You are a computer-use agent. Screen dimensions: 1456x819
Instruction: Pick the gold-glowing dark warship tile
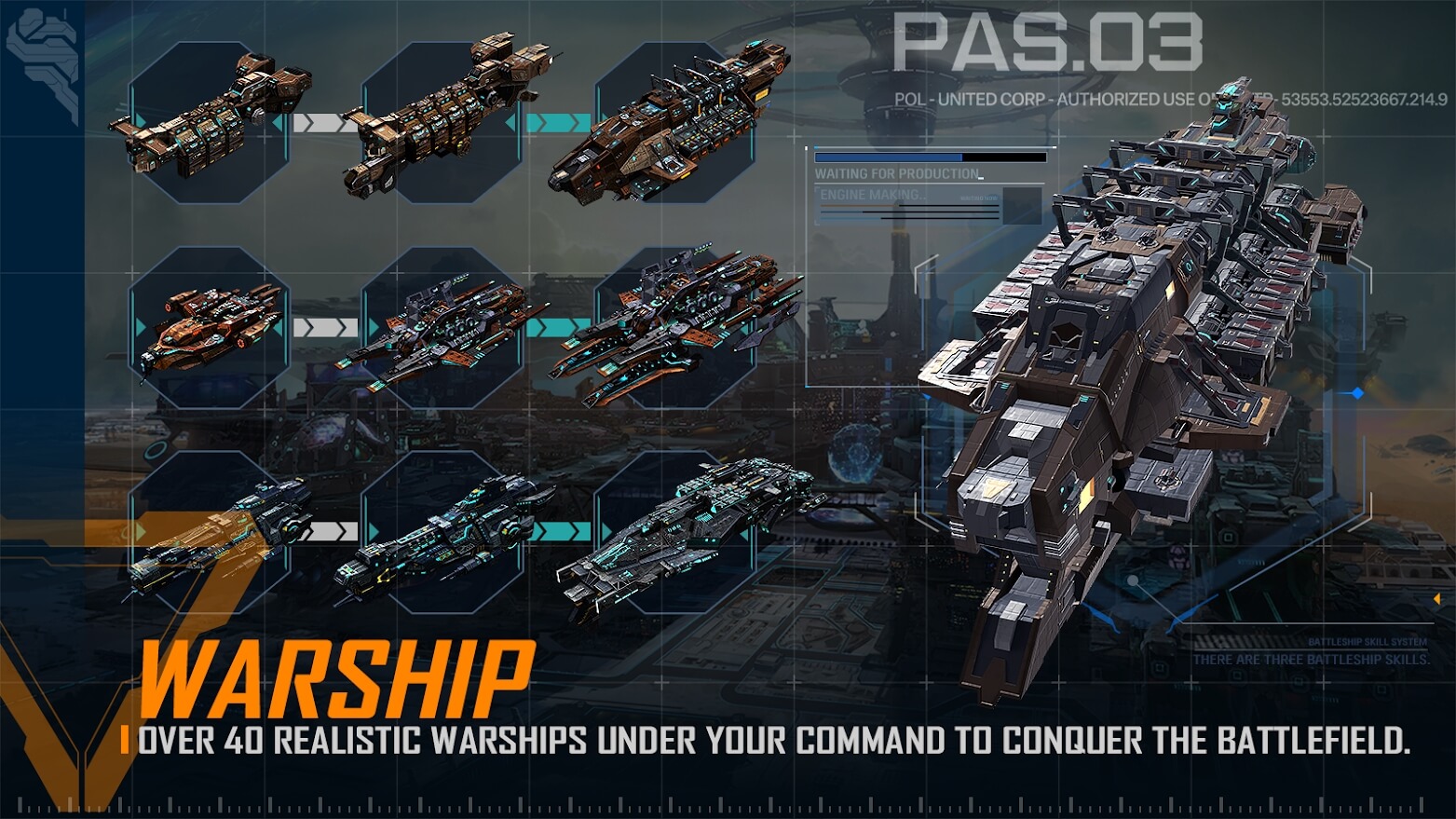pos(210,532)
